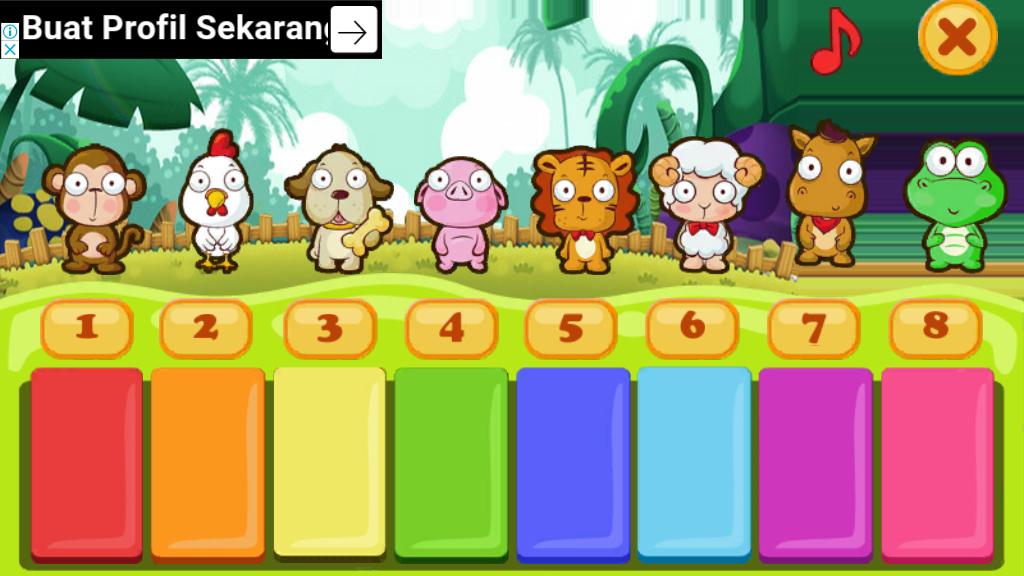
Task: Play the orange piano key
Action: point(208,462)
